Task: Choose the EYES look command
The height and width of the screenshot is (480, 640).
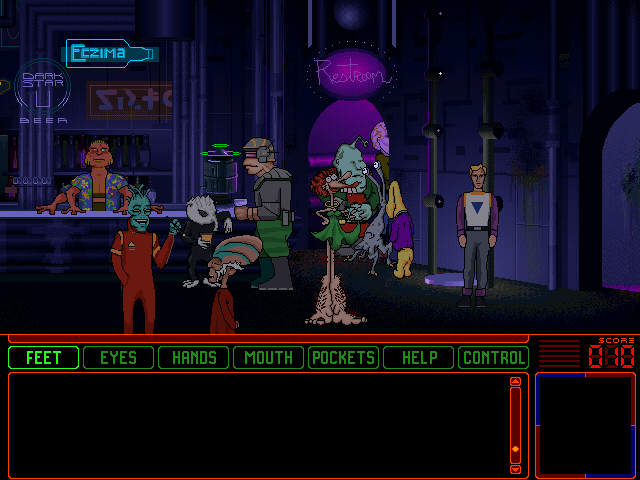Action: coord(118,357)
